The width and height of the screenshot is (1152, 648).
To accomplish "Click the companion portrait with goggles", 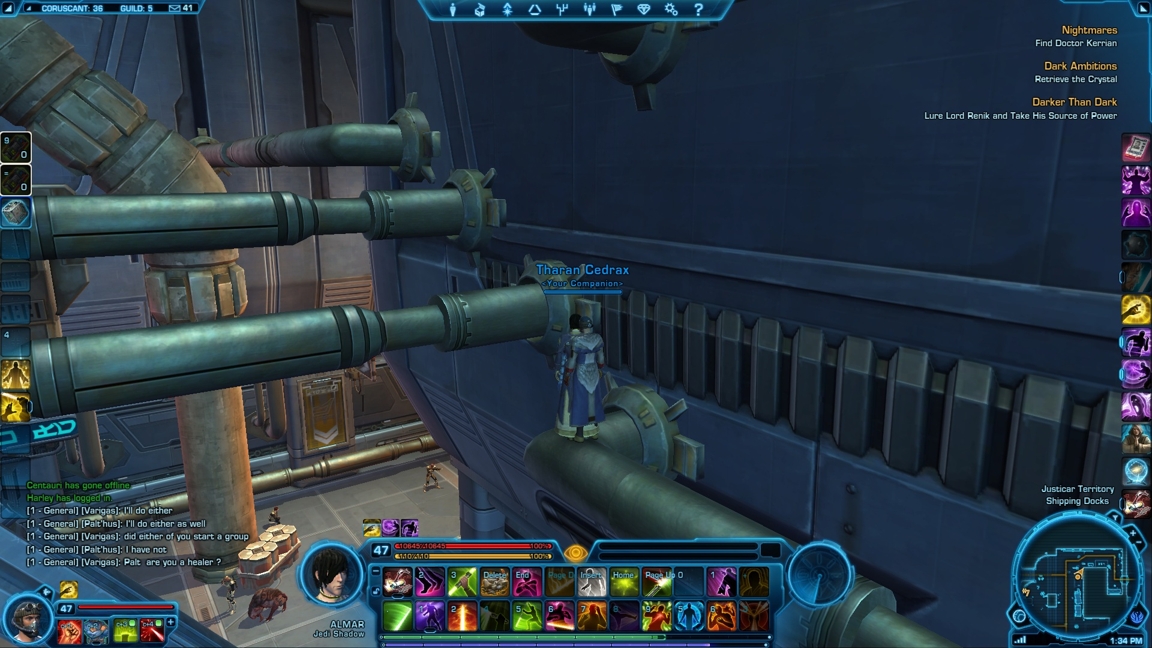I will click(x=26, y=618).
